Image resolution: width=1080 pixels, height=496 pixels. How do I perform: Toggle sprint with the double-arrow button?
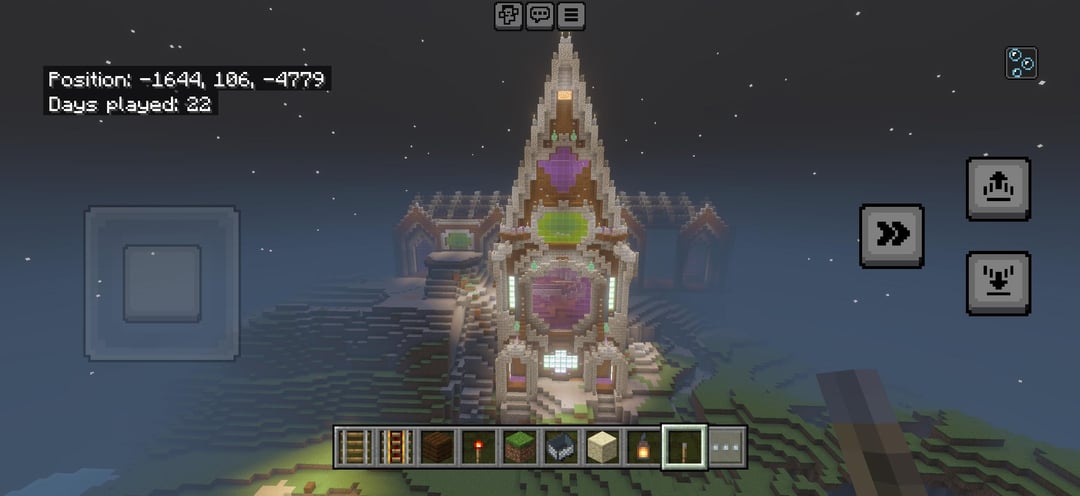tap(891, 235)
